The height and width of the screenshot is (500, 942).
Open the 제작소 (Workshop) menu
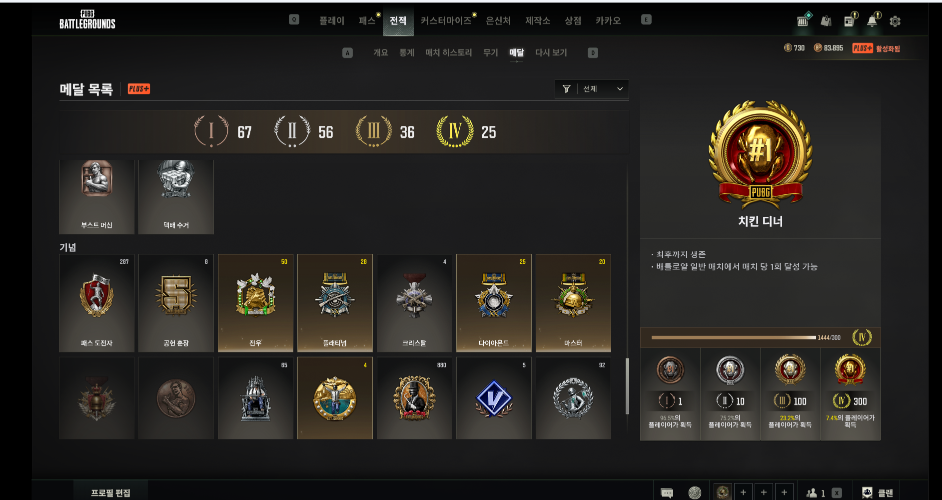(537, 20)
